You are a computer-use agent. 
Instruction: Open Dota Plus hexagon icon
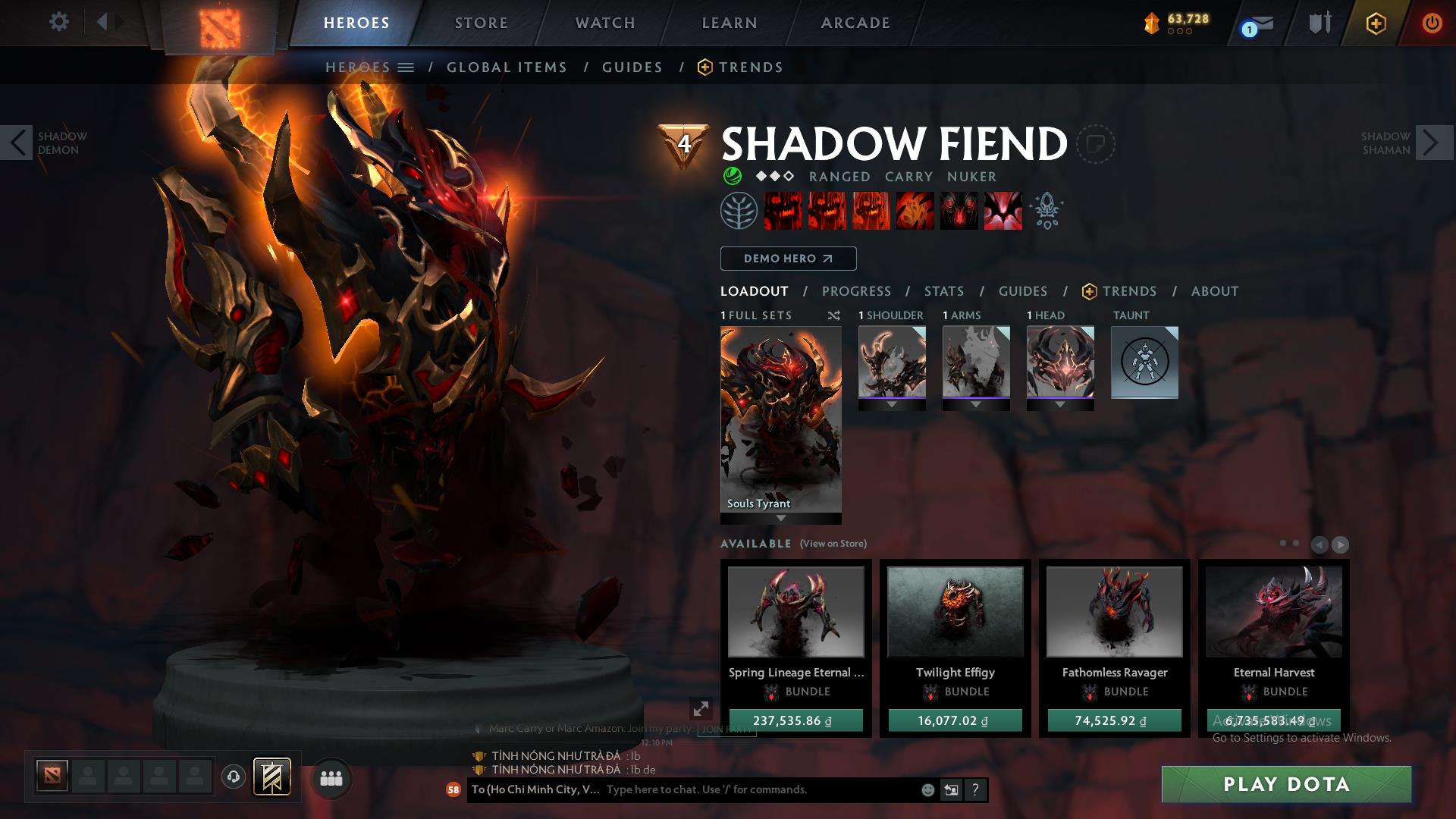tap(1376, 23)
